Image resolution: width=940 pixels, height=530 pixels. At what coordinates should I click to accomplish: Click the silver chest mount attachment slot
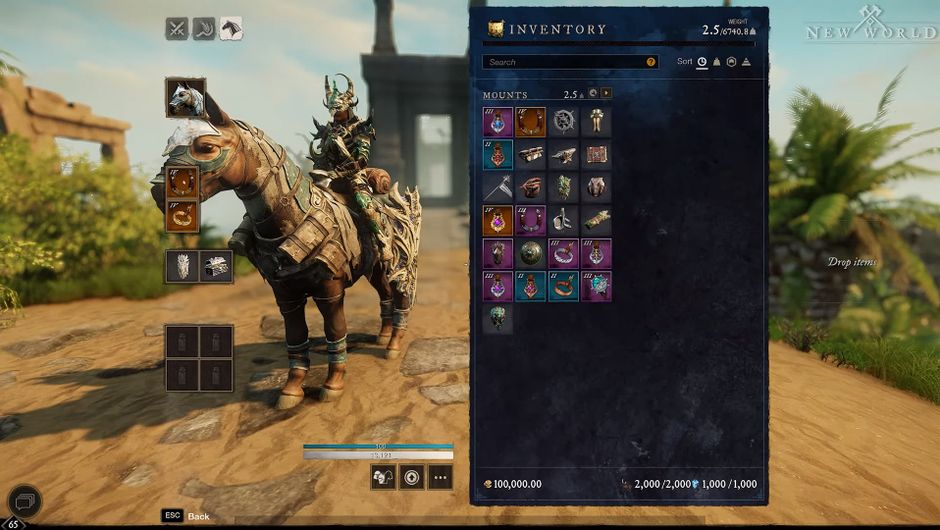click(x=217, y=266)
